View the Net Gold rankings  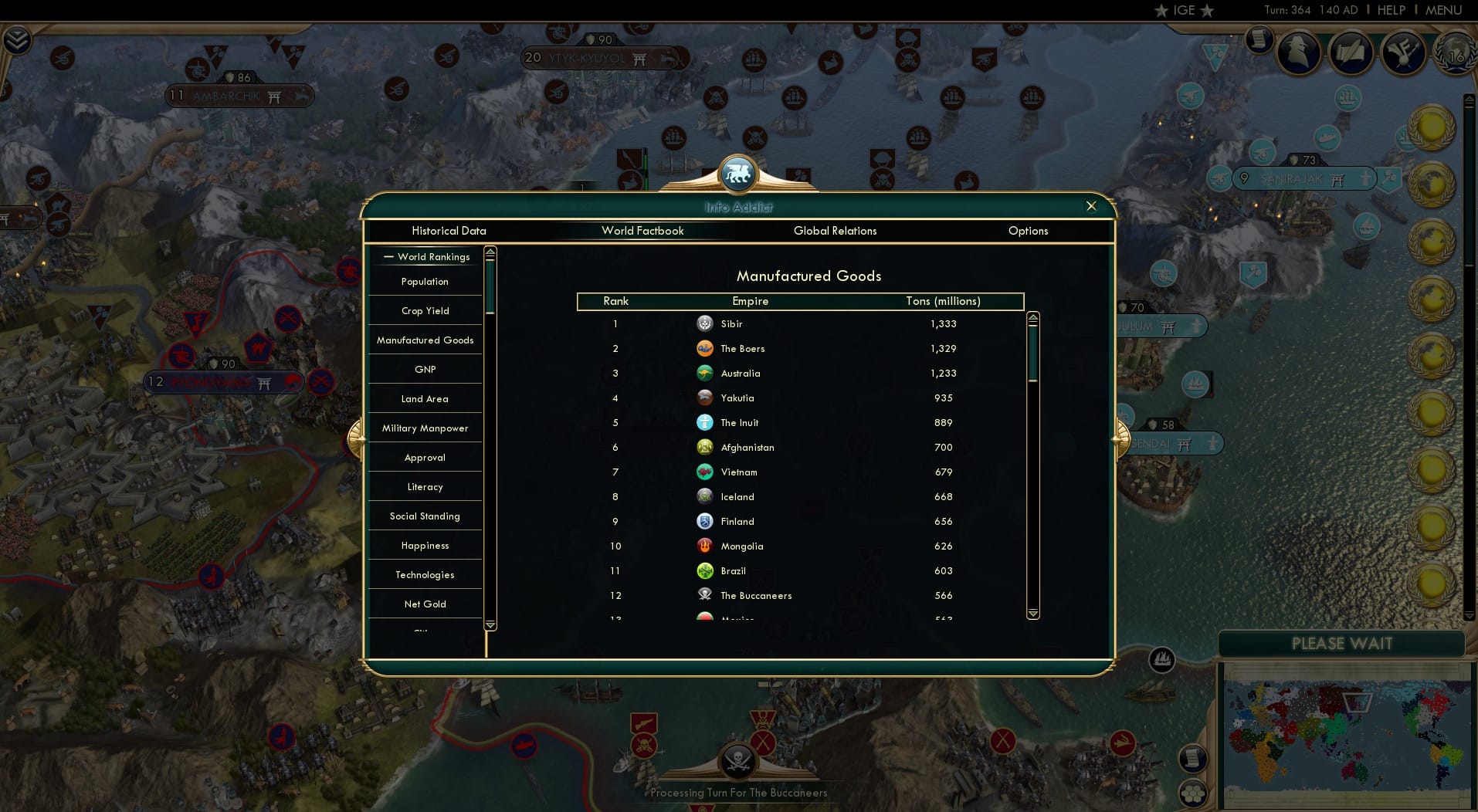[x=425, y=604]
